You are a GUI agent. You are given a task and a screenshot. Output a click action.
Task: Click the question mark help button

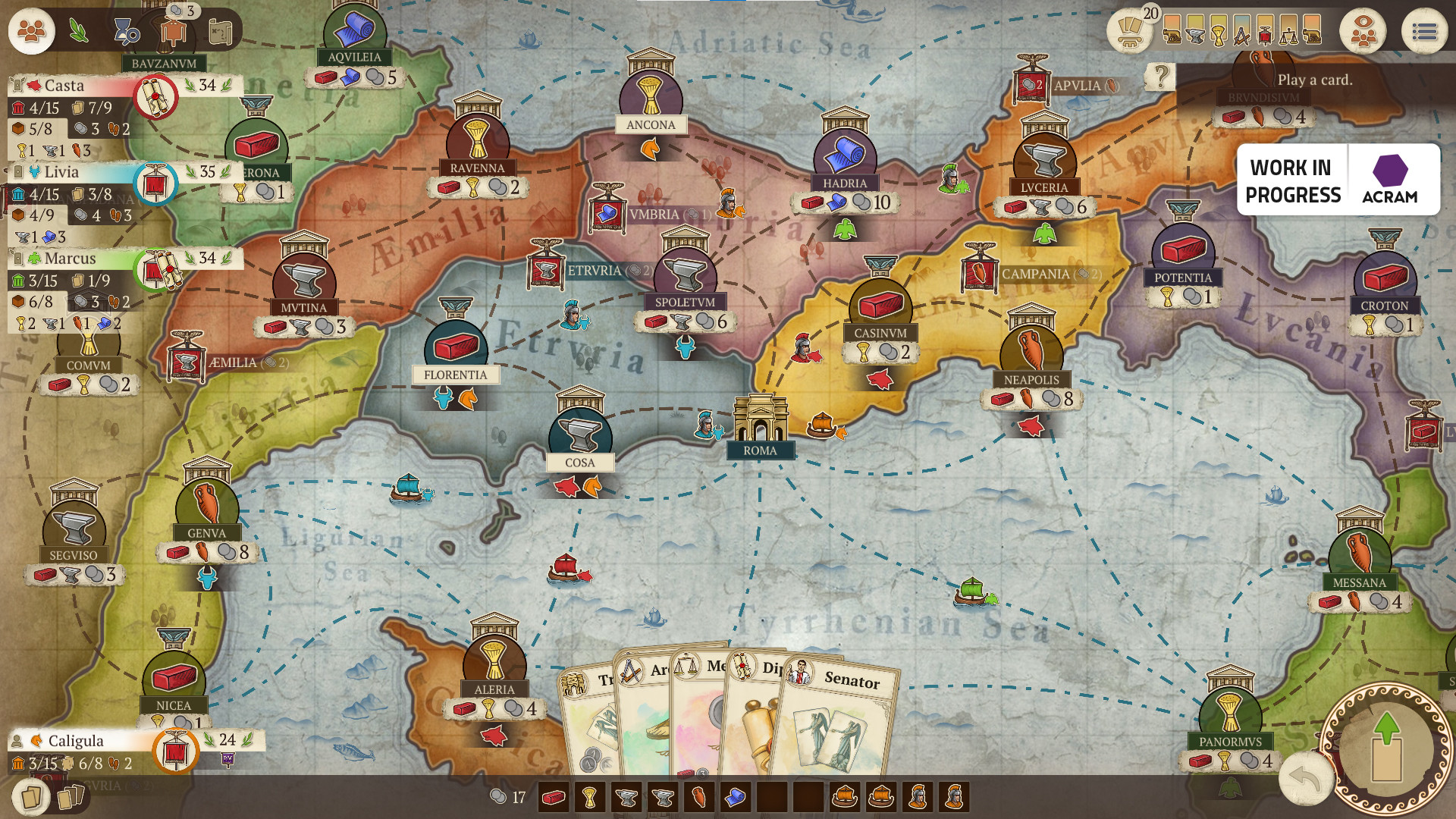[1160, 76]
